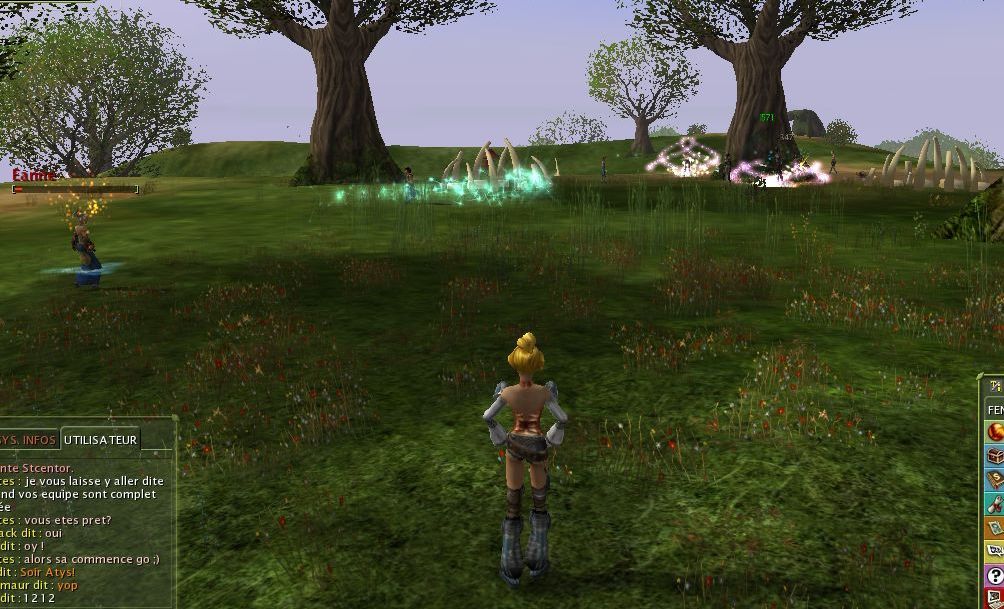Open the question mark help icon
The image size is (1004, 609).
tap(995, 576)
